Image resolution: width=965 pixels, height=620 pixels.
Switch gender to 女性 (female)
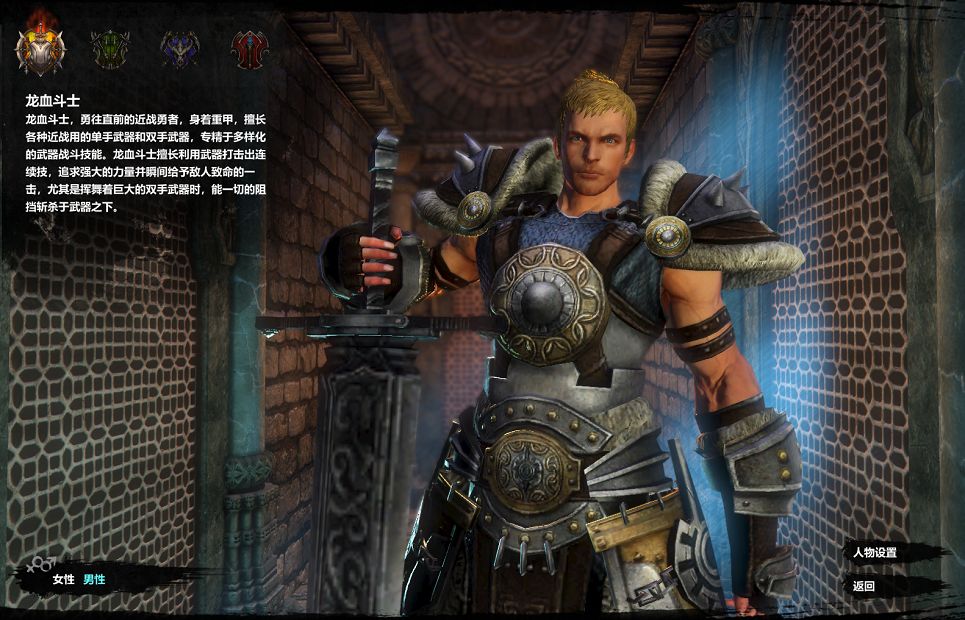click(64, 579)
